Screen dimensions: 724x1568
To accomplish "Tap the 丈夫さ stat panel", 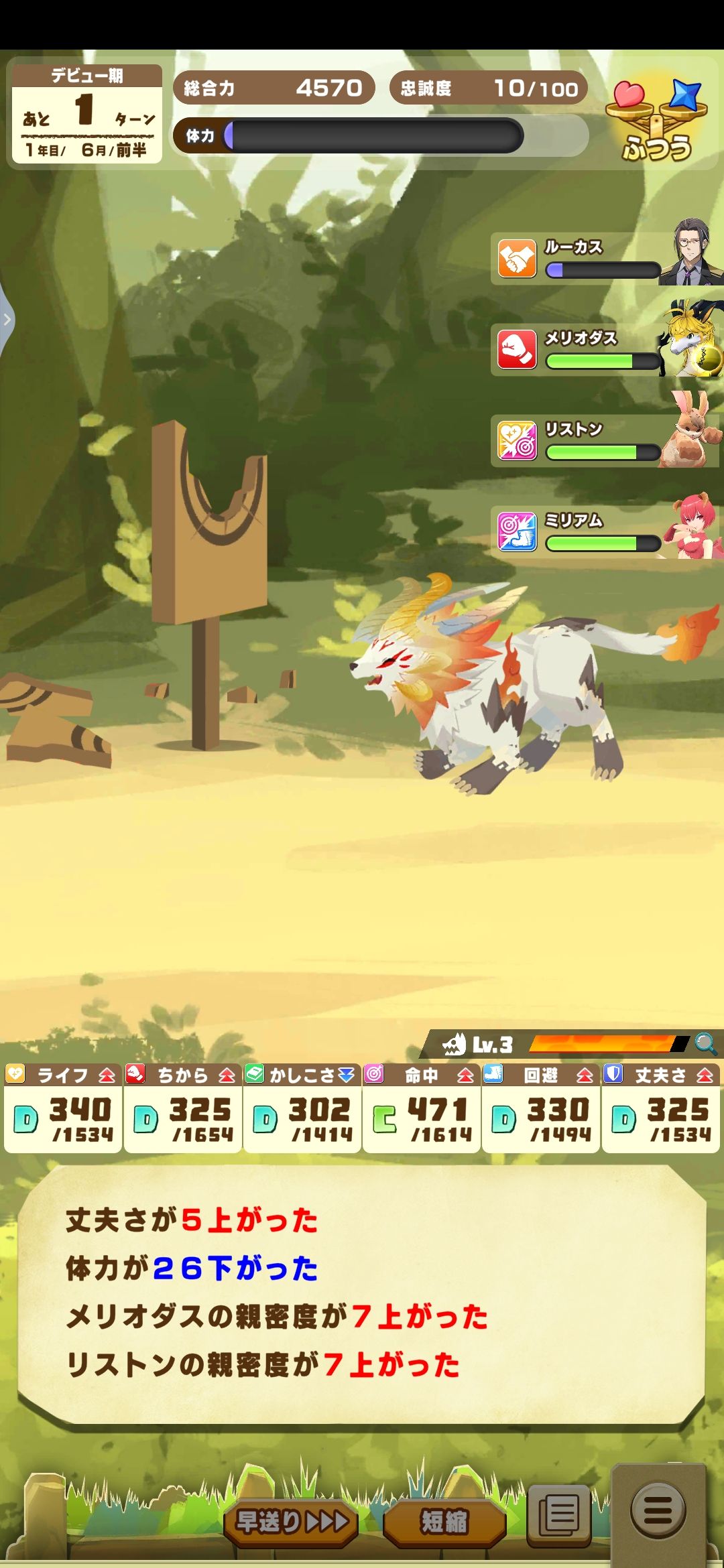I will [660, 1108].
